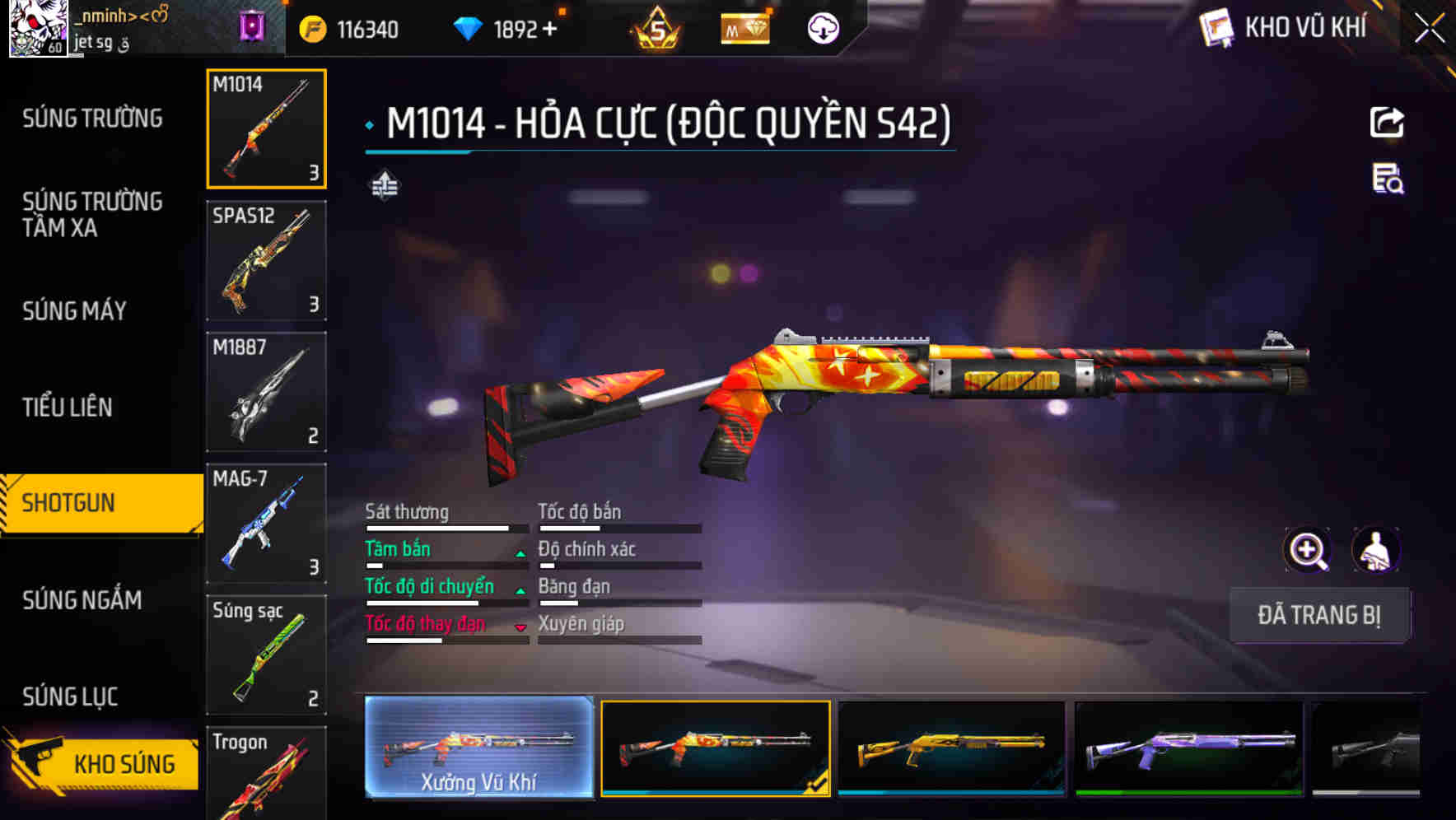Open the Xưởng Vũ Khí panel
The height and width of the screenshot is (820, 1456).
(x=478, y=749)
